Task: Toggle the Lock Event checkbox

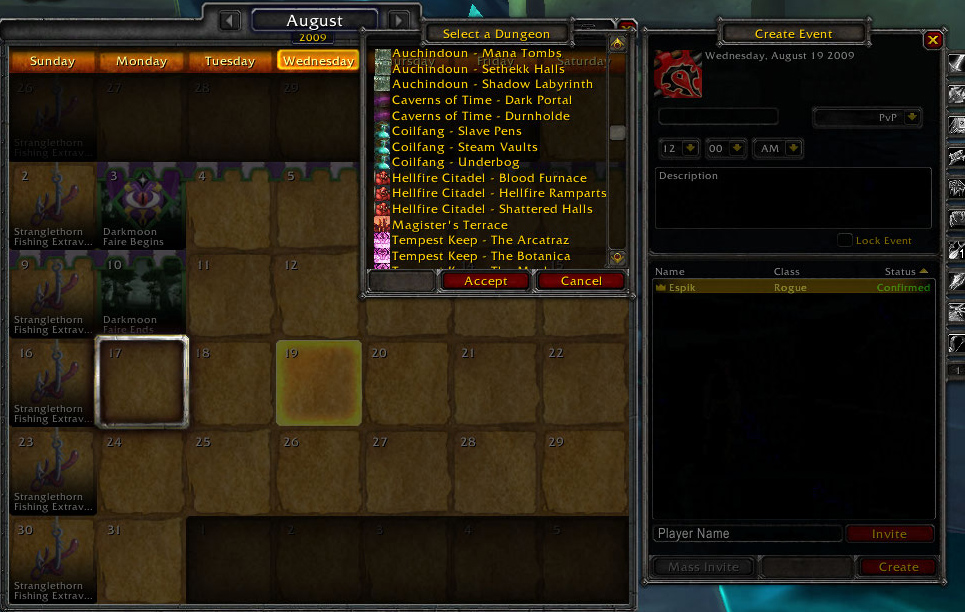Action: coord(845,240)
